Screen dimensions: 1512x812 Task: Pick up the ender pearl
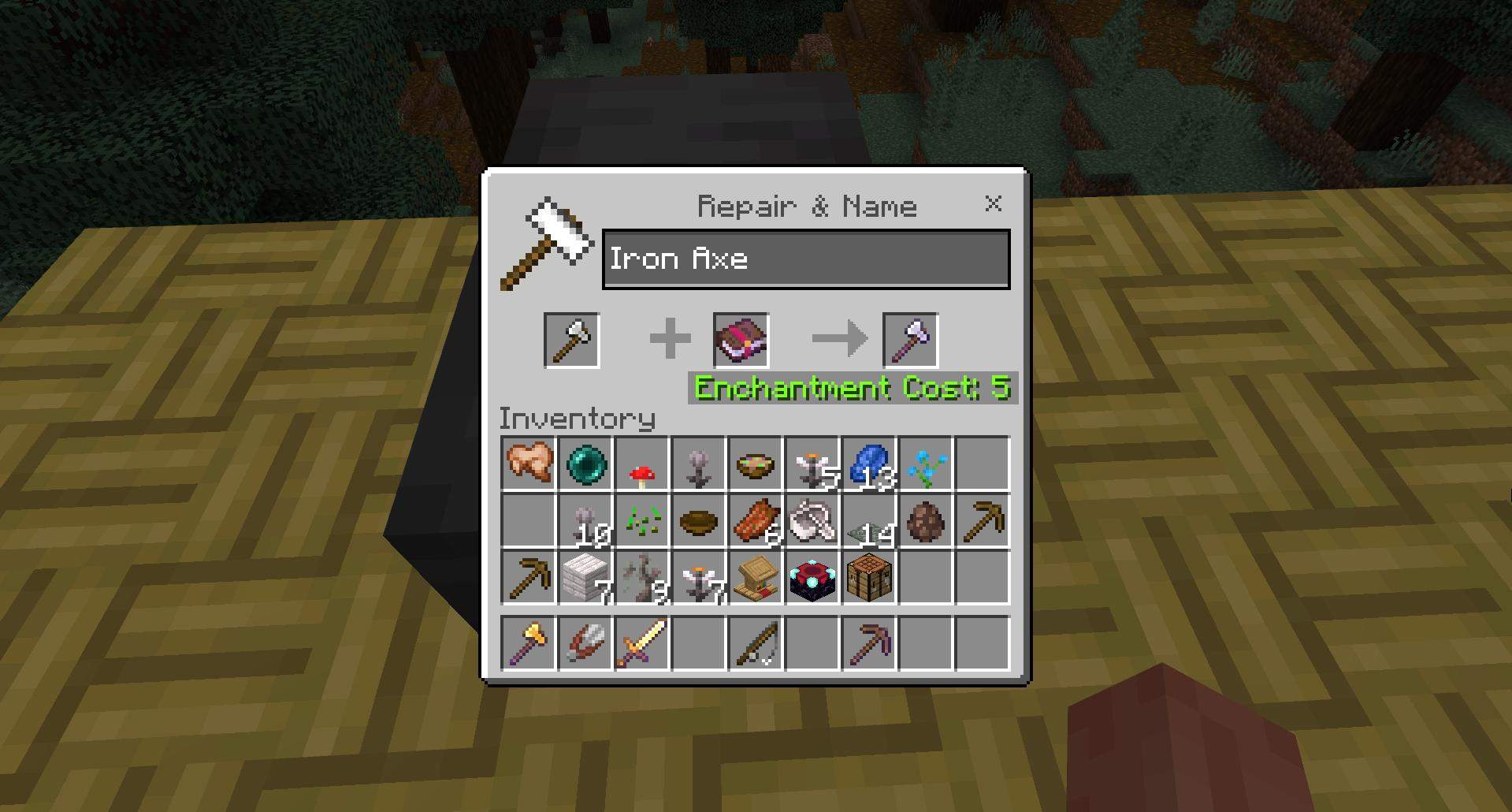click(x=585, y=463)
